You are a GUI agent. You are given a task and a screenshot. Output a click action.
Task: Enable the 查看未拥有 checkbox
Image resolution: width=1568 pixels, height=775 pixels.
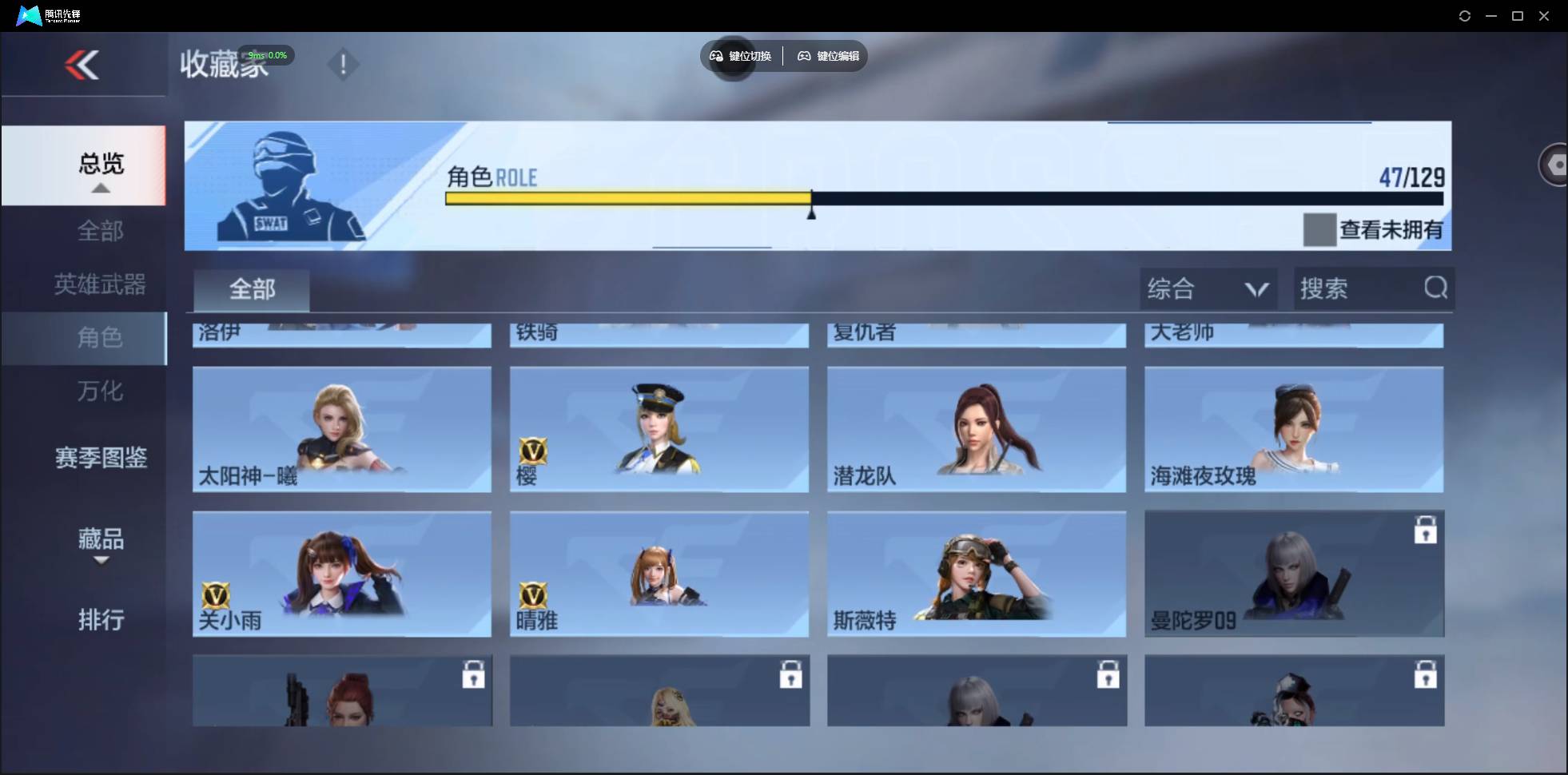coord(1319,229)
